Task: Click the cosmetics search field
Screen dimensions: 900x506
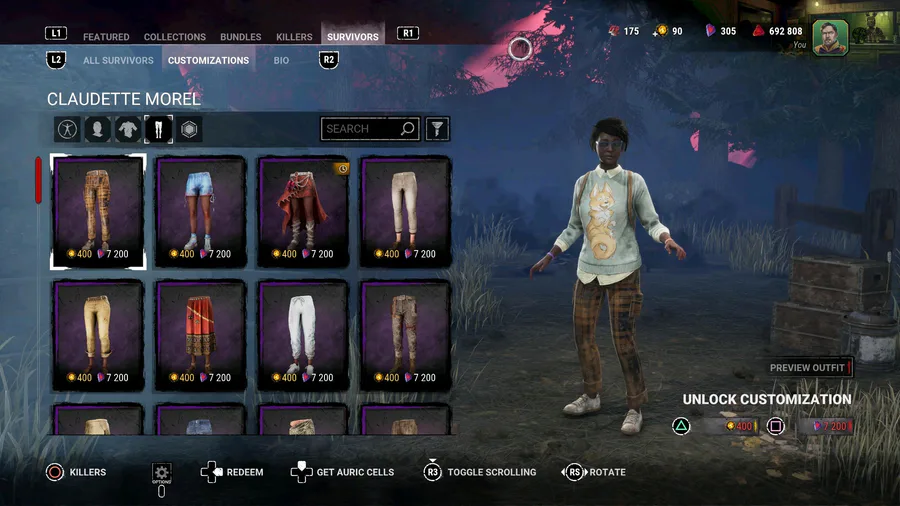Action: coord(360,129)
